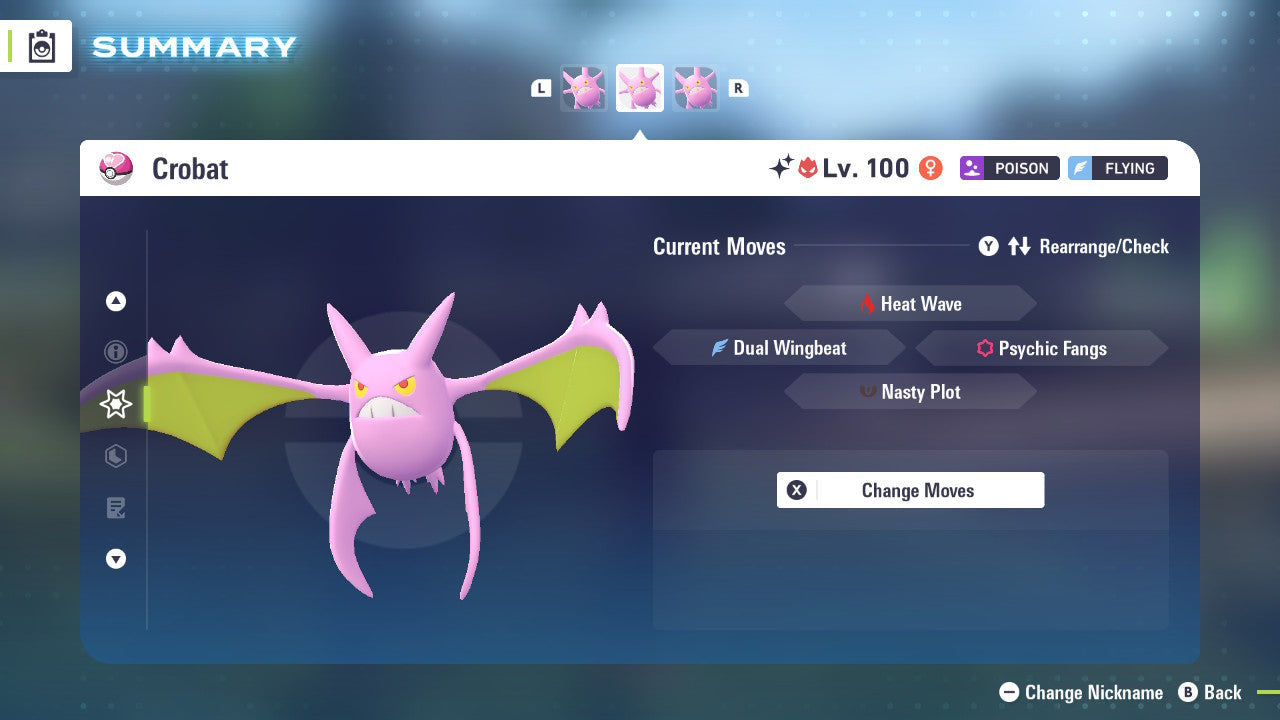Open the Nasty Plot move entry
Screen dimensions: 1280x720
910,391
